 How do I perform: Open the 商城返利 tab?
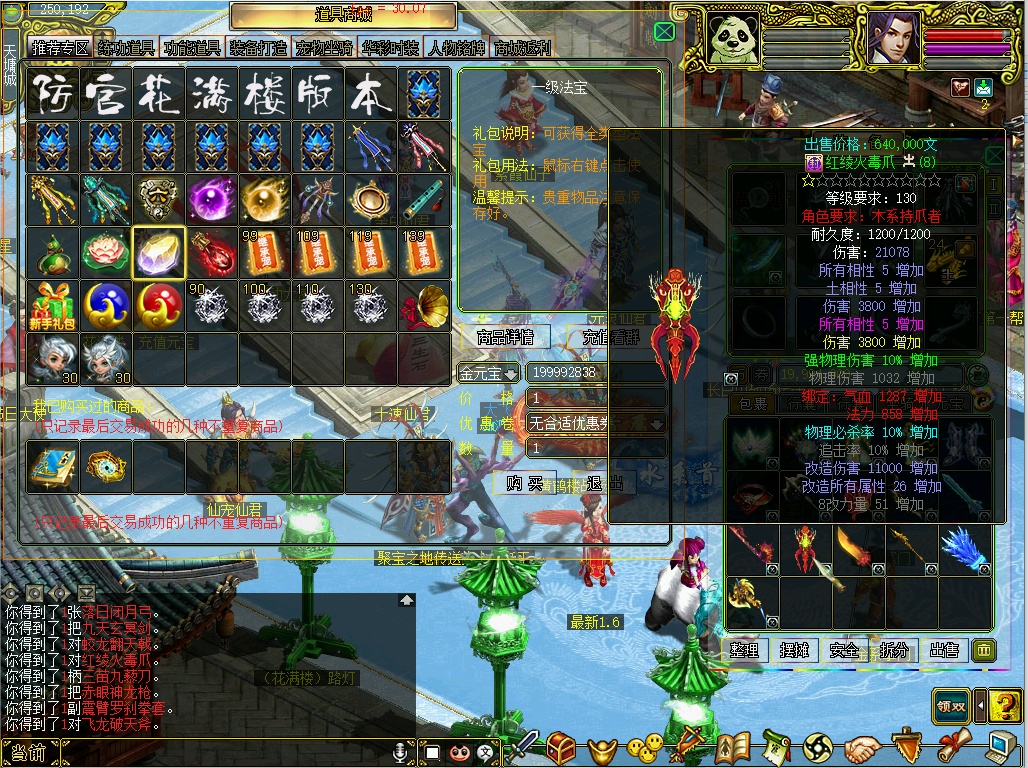(521, 48)
